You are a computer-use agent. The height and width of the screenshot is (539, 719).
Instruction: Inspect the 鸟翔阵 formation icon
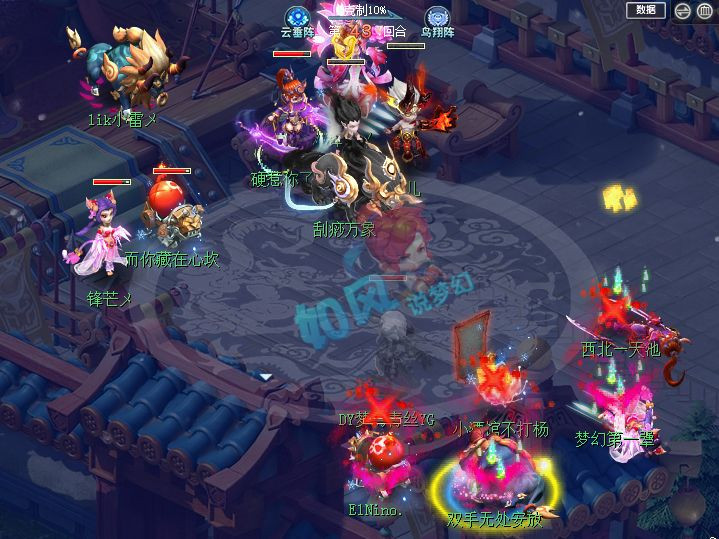pos(436,17)
